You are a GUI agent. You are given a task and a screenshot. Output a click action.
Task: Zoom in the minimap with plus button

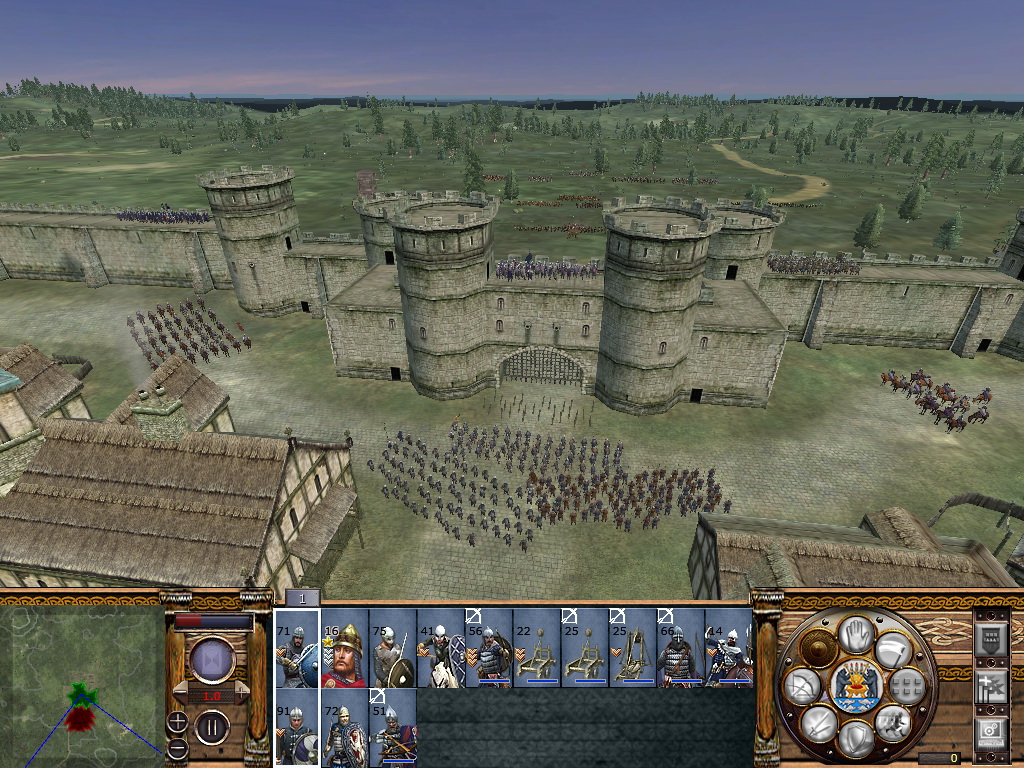tap(177, 722)
